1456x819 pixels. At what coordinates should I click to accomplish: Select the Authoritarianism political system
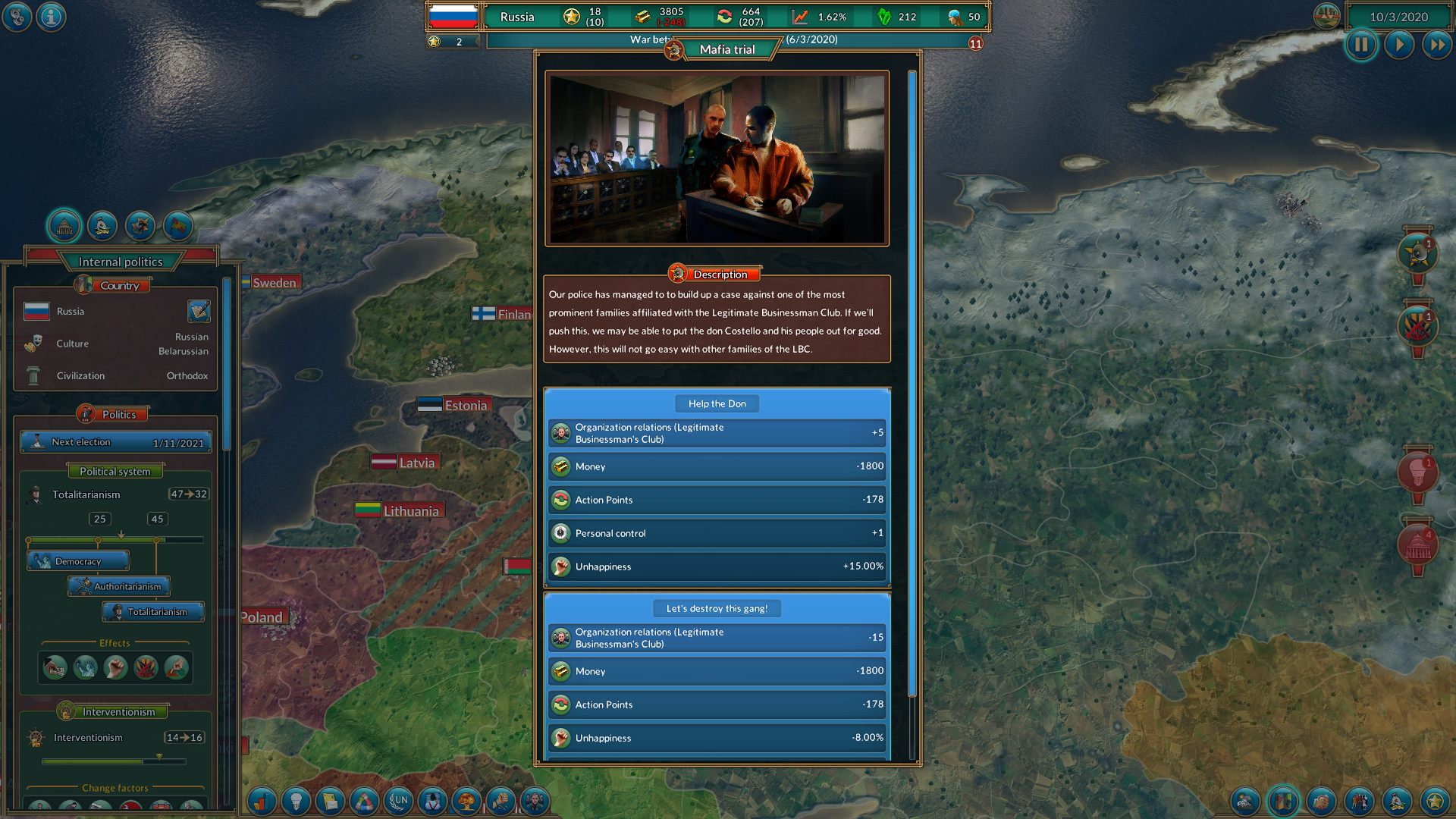pyautogui.click(x=118, y=586)
